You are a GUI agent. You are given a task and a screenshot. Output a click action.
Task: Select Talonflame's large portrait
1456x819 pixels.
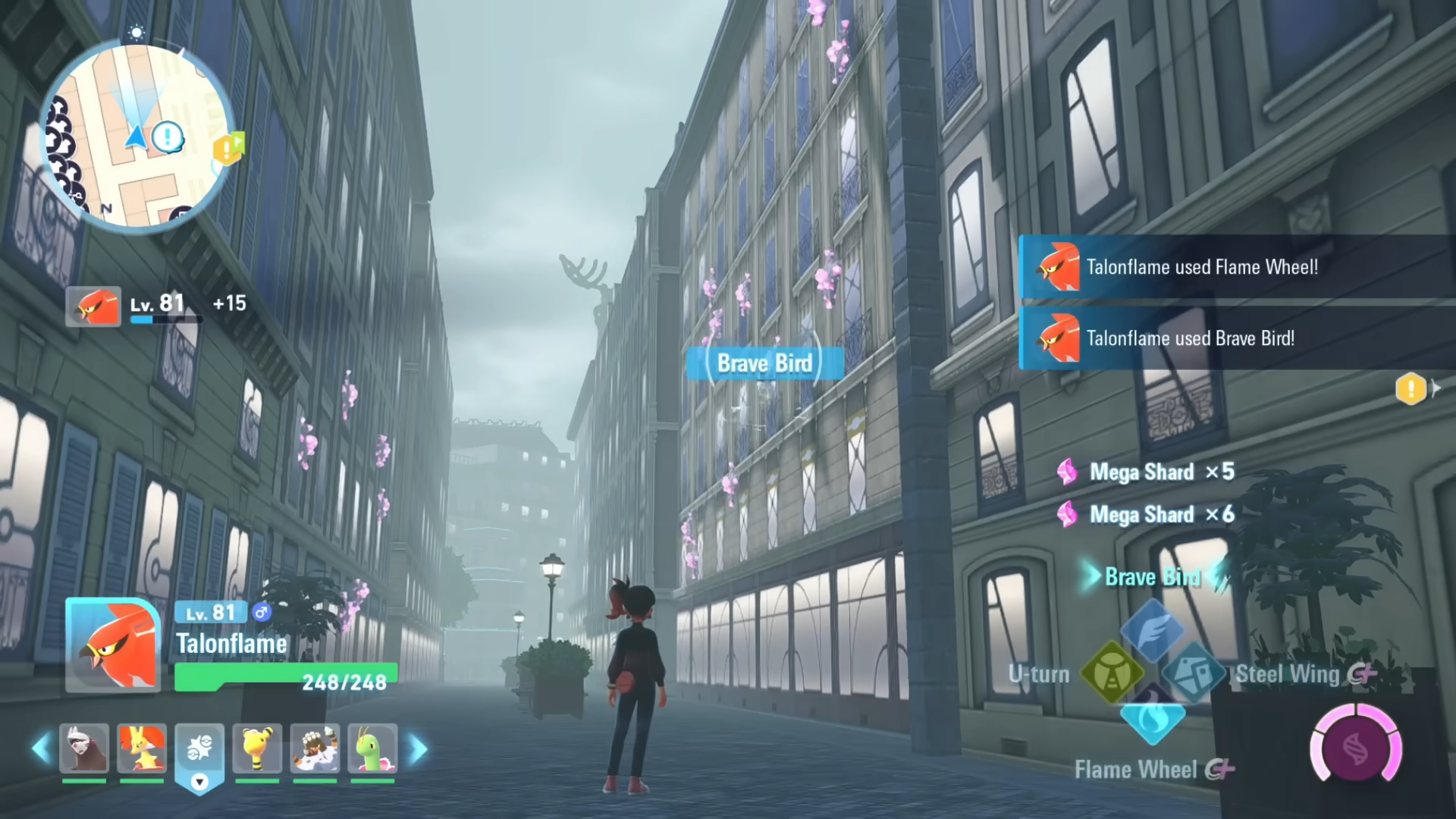coord(112,645)
